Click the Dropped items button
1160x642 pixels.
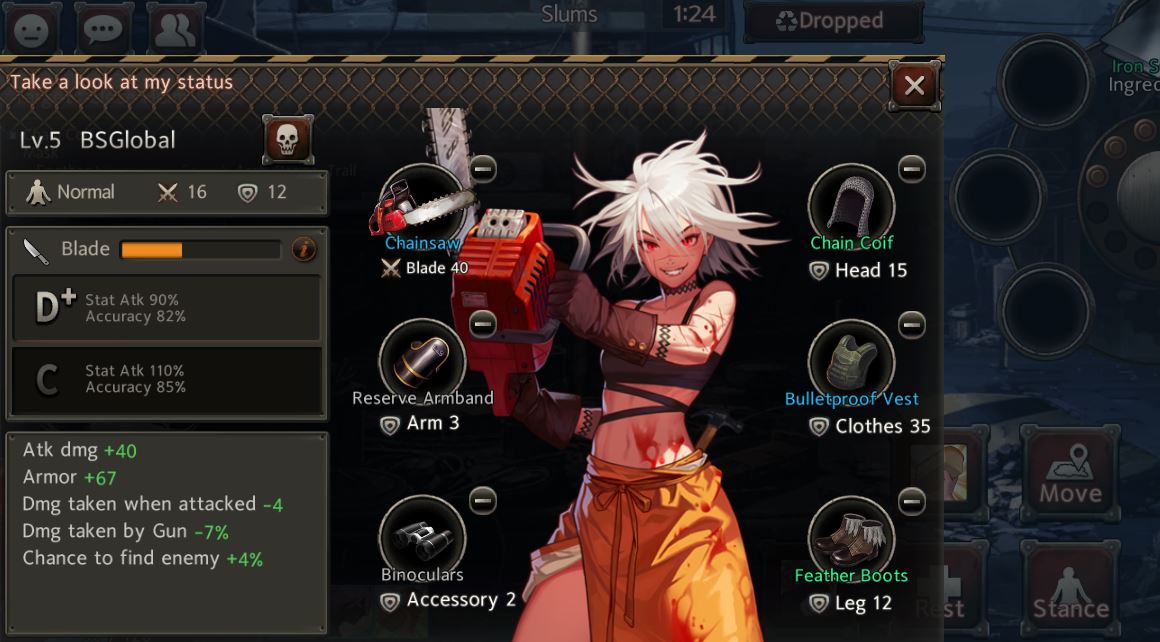[834, 21]
